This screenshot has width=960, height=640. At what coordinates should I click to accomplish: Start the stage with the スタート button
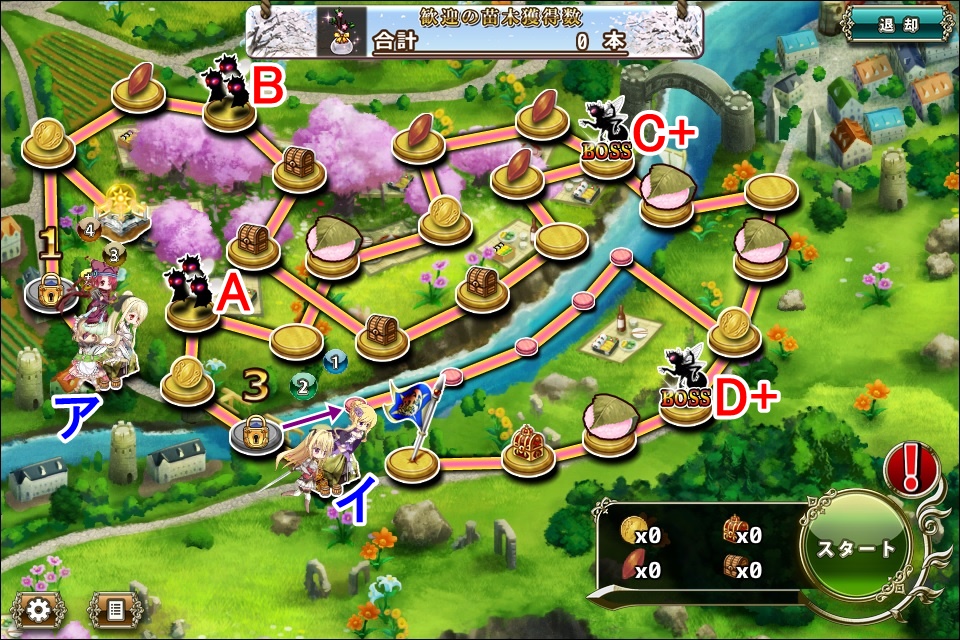coord(856,549)
